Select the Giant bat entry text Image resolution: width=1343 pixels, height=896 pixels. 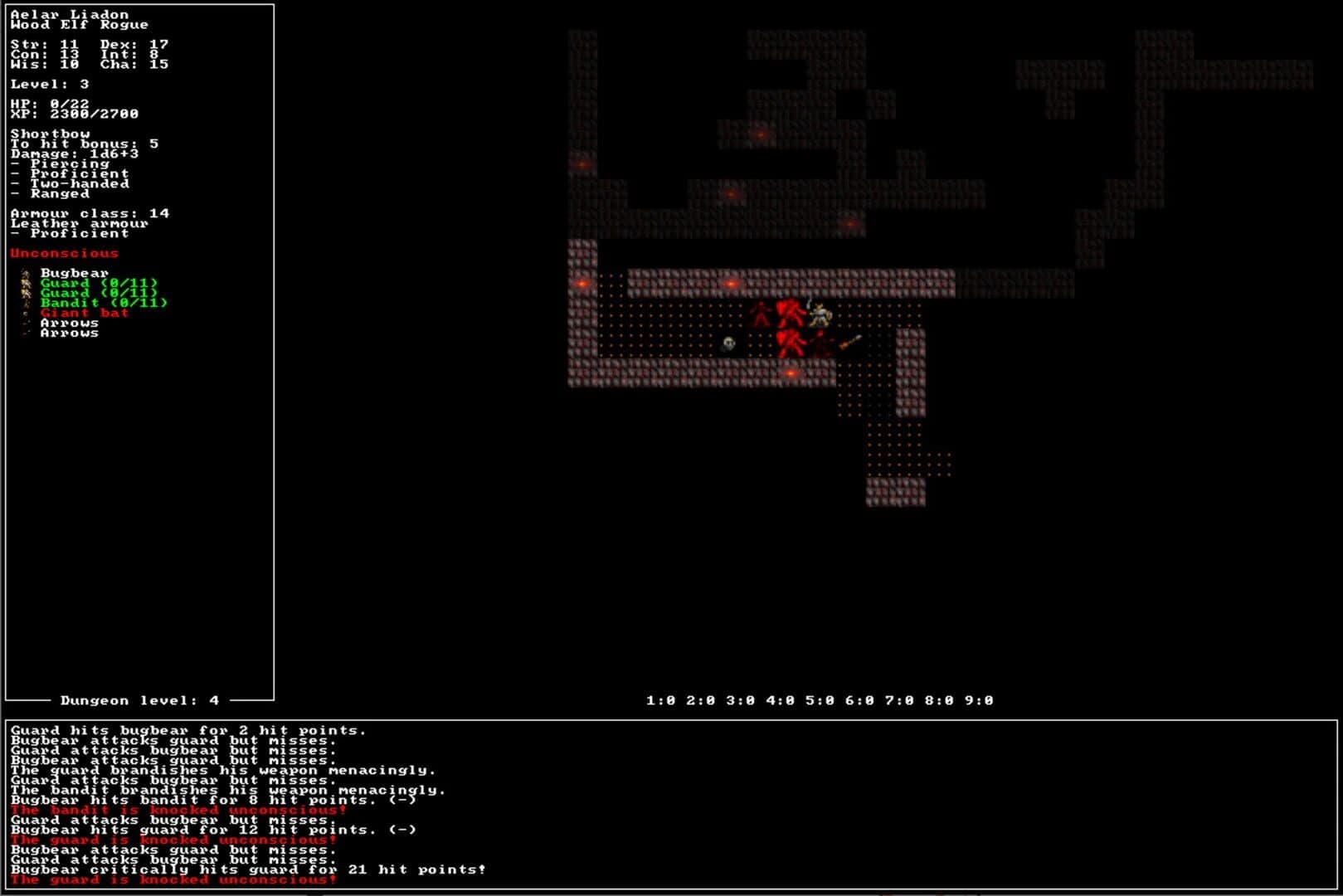83,313
